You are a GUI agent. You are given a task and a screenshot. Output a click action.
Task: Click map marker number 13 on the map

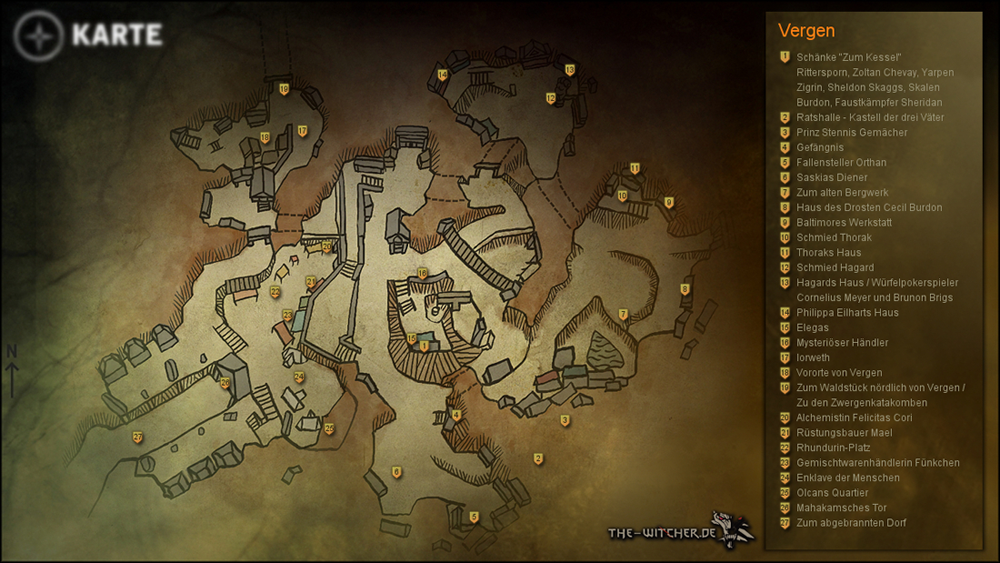pos(570,70)
